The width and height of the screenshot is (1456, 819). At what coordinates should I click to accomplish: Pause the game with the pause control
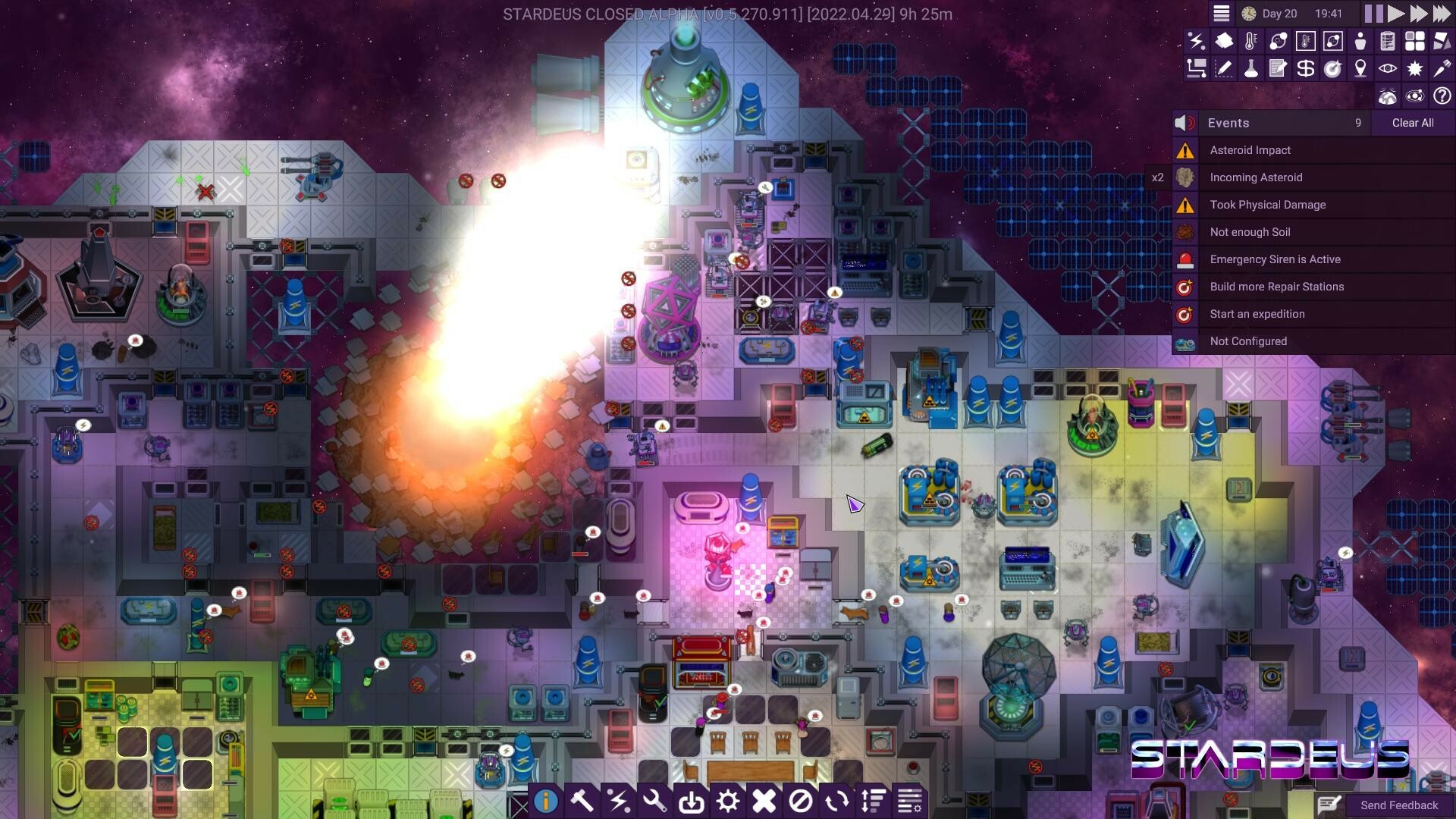1373,13
